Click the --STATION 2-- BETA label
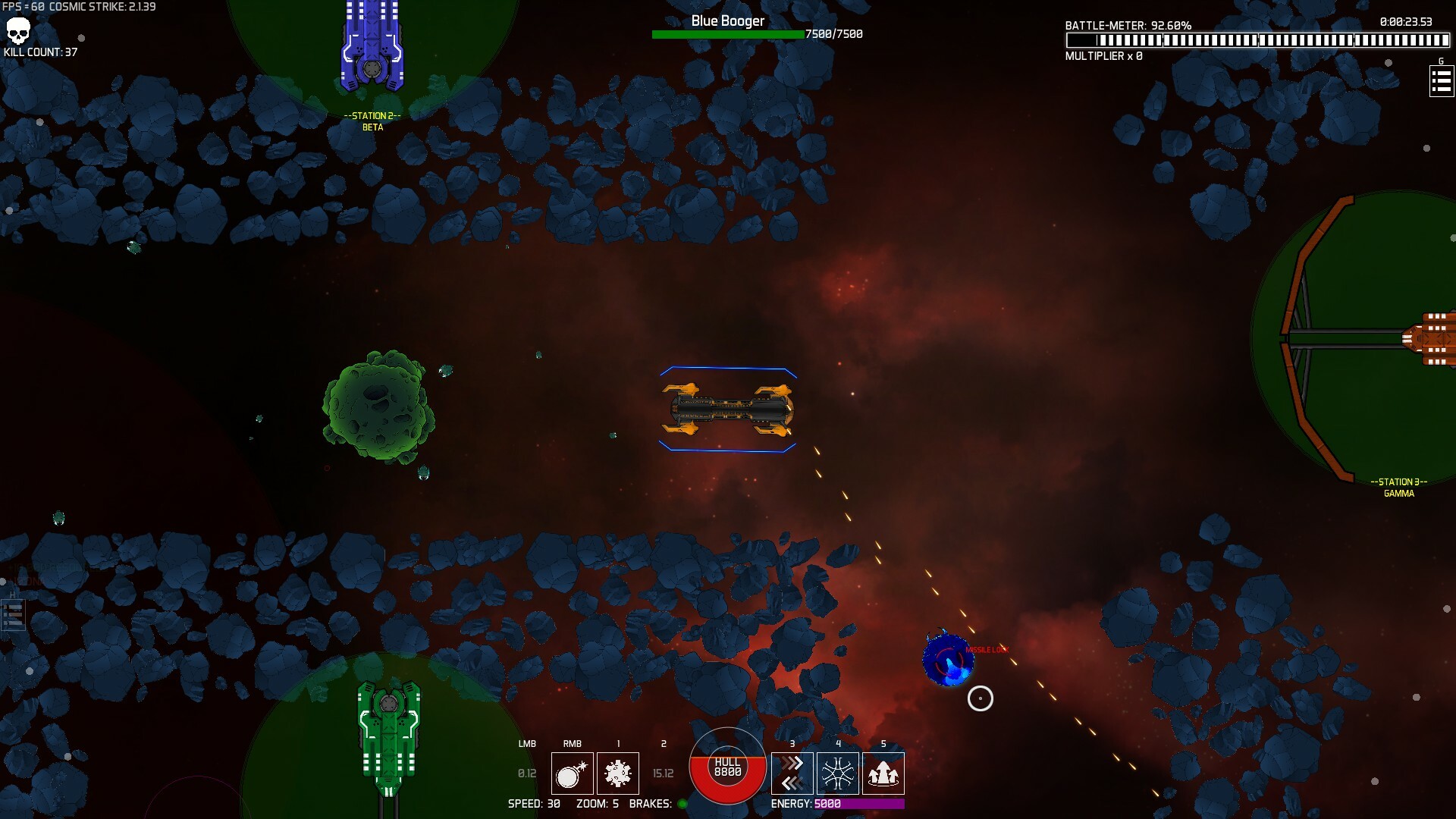Image resolution: width=1456 pixels, height=819 pixels. 372,121
